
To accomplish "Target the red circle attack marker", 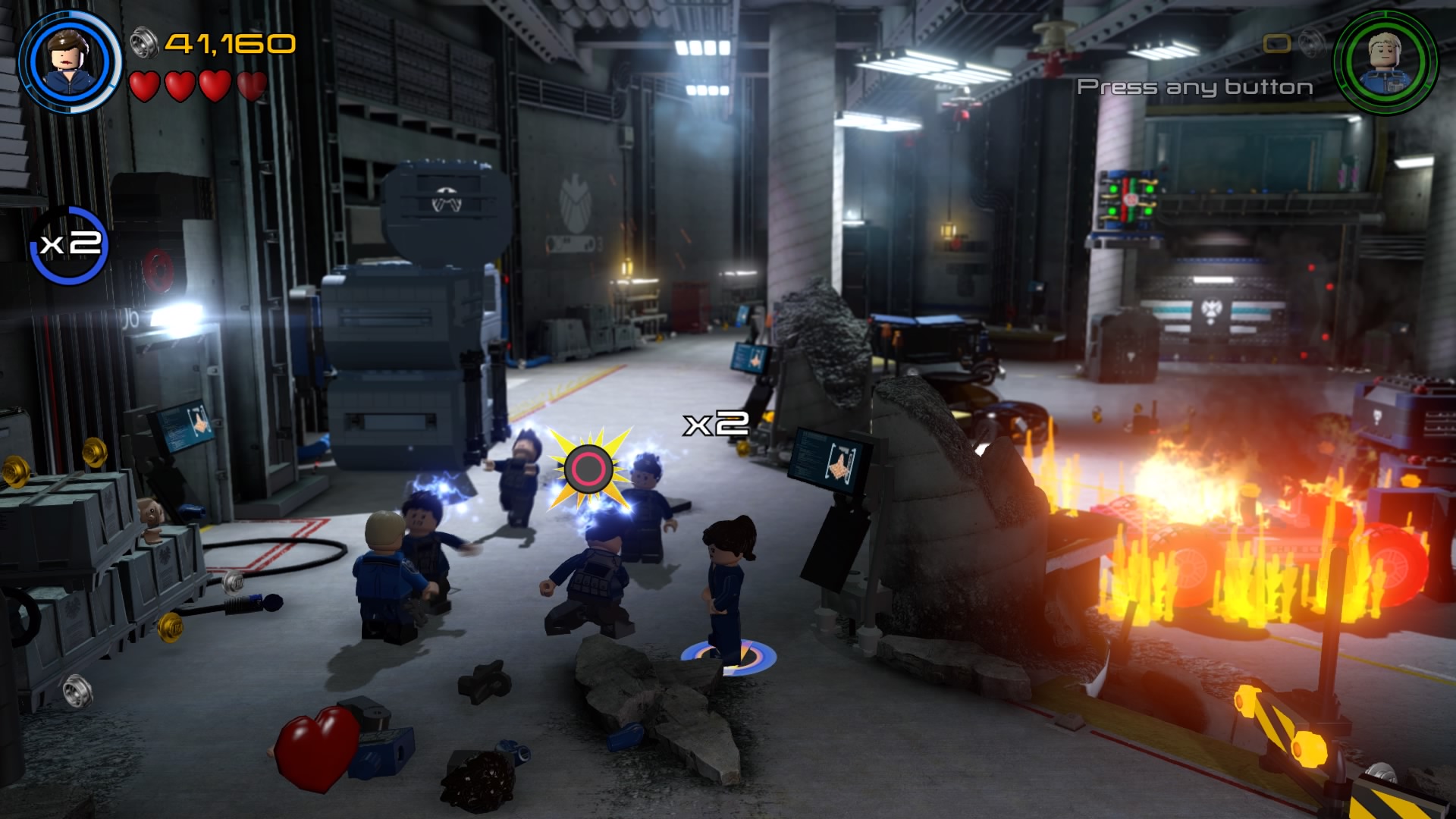I will [x=588, y=469].
